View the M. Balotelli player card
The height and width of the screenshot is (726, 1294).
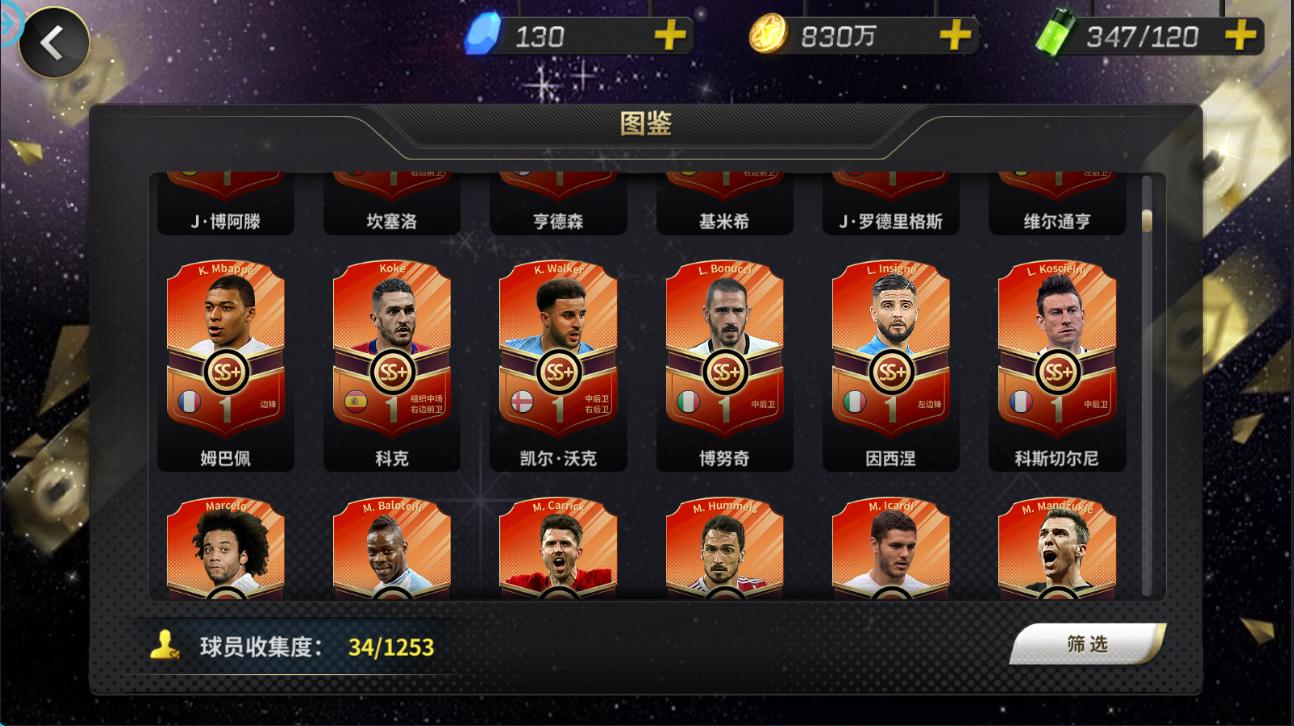pyautogui.click(x=392, y=547)
